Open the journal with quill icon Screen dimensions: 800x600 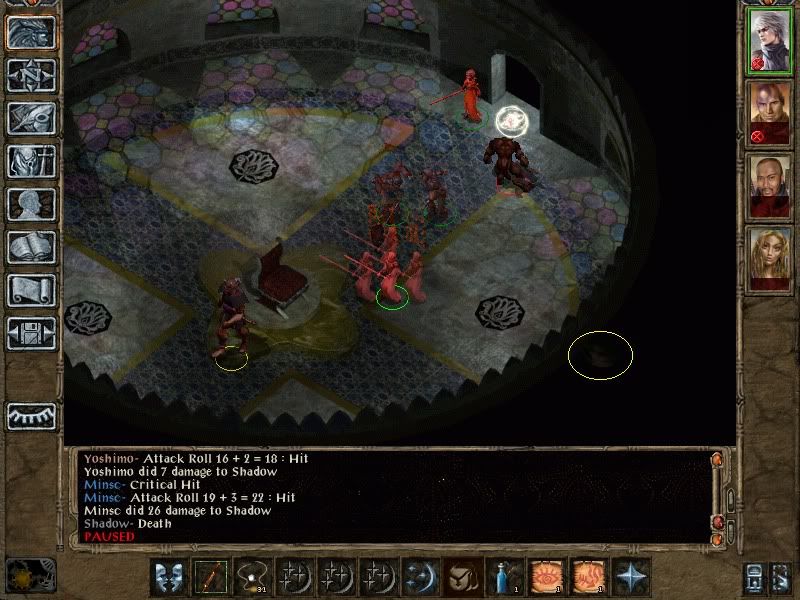tap(31, 118)
